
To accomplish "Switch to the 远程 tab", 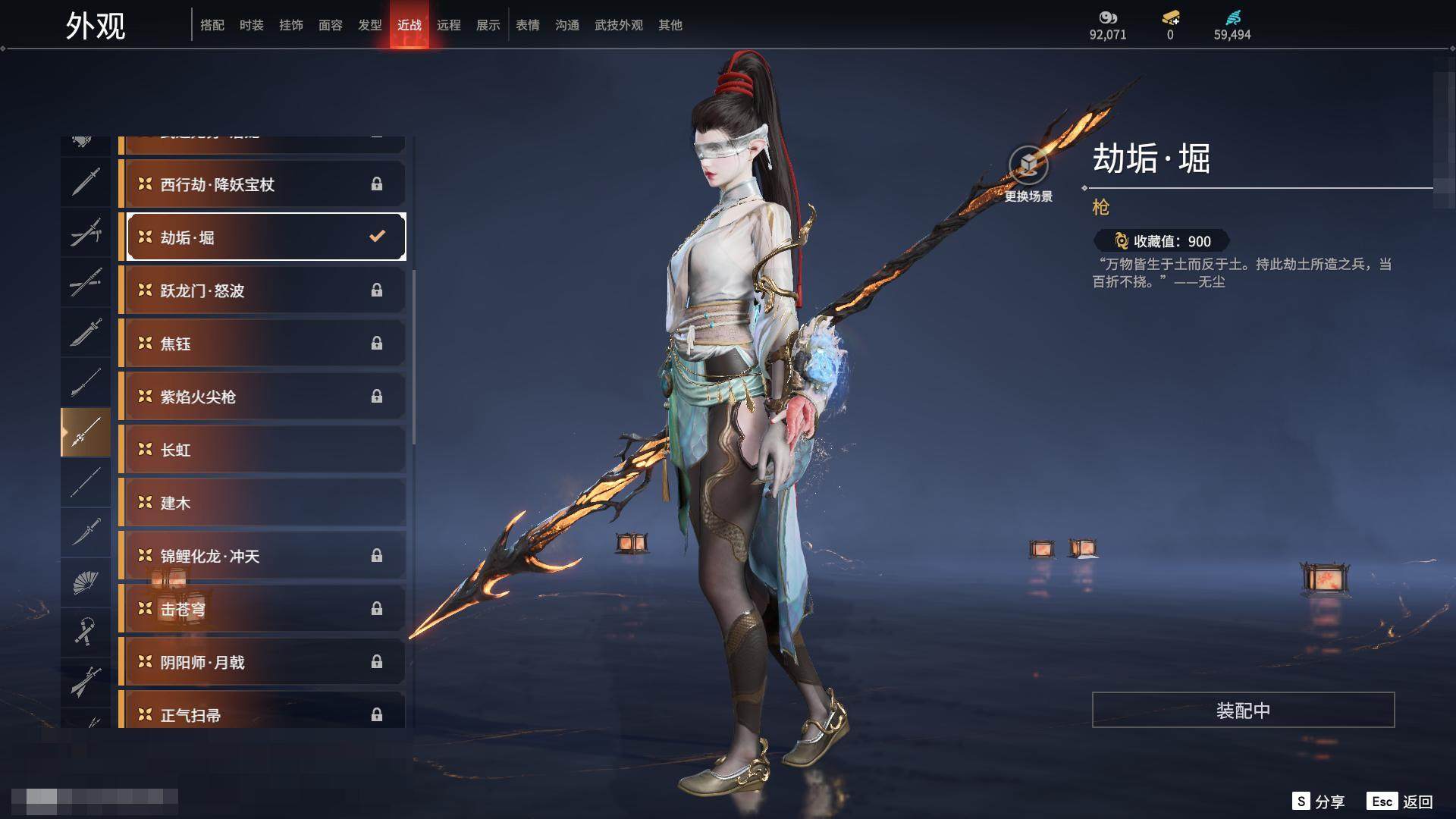I will point(448,25).
